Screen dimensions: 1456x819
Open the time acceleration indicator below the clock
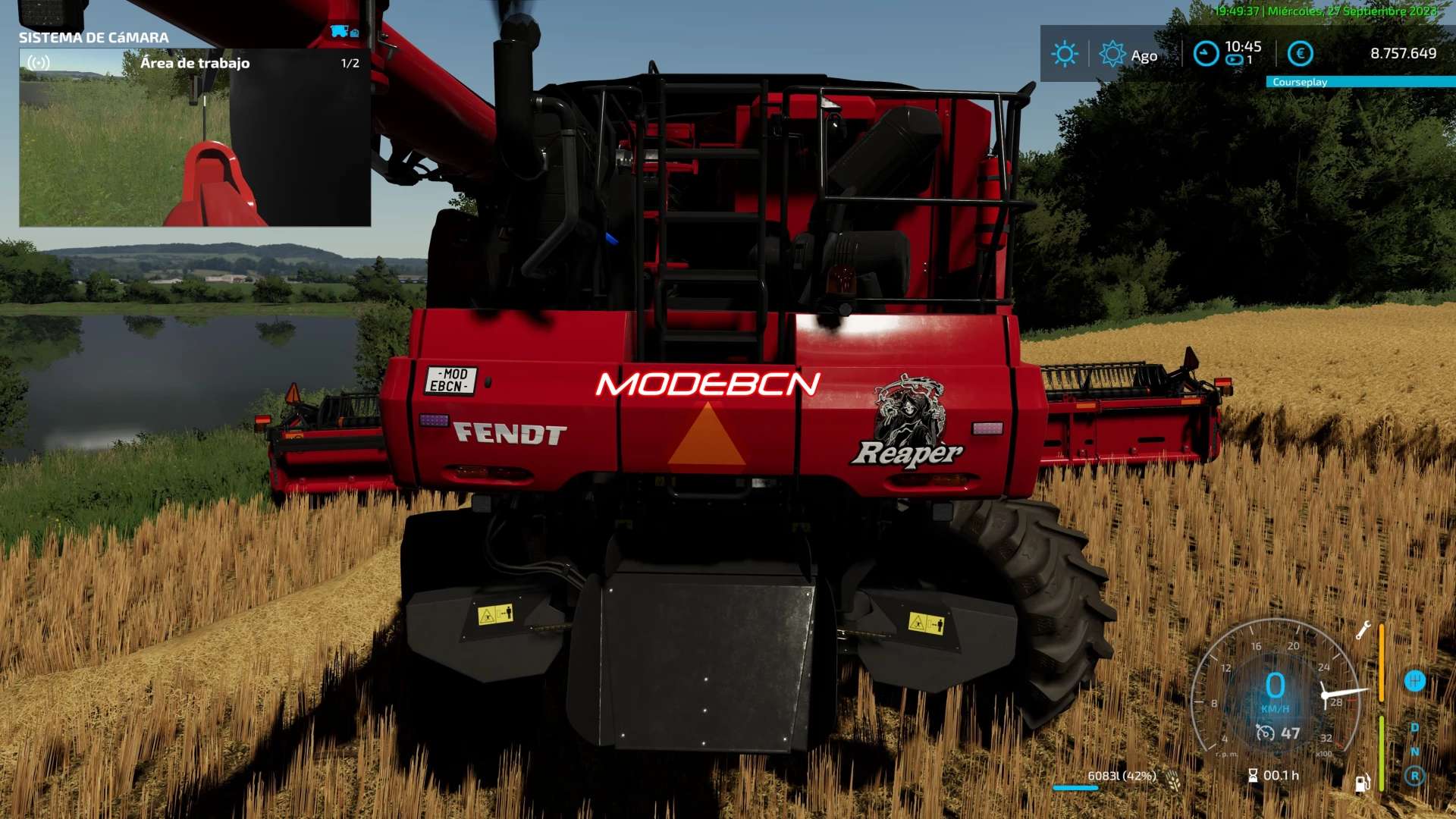point(1235,59)
